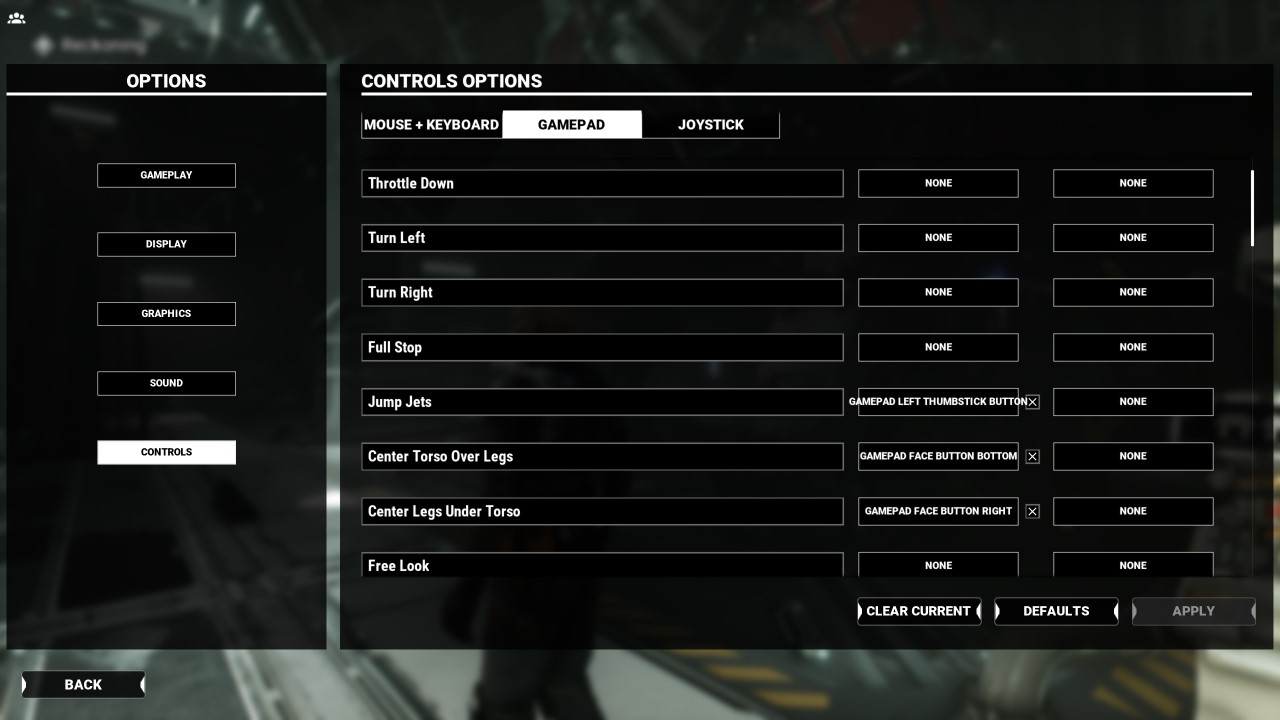1280x720 pixels.
Task: Click the X beside Center Legs Under Torso binding
Action: click(x=1032, y=511)
